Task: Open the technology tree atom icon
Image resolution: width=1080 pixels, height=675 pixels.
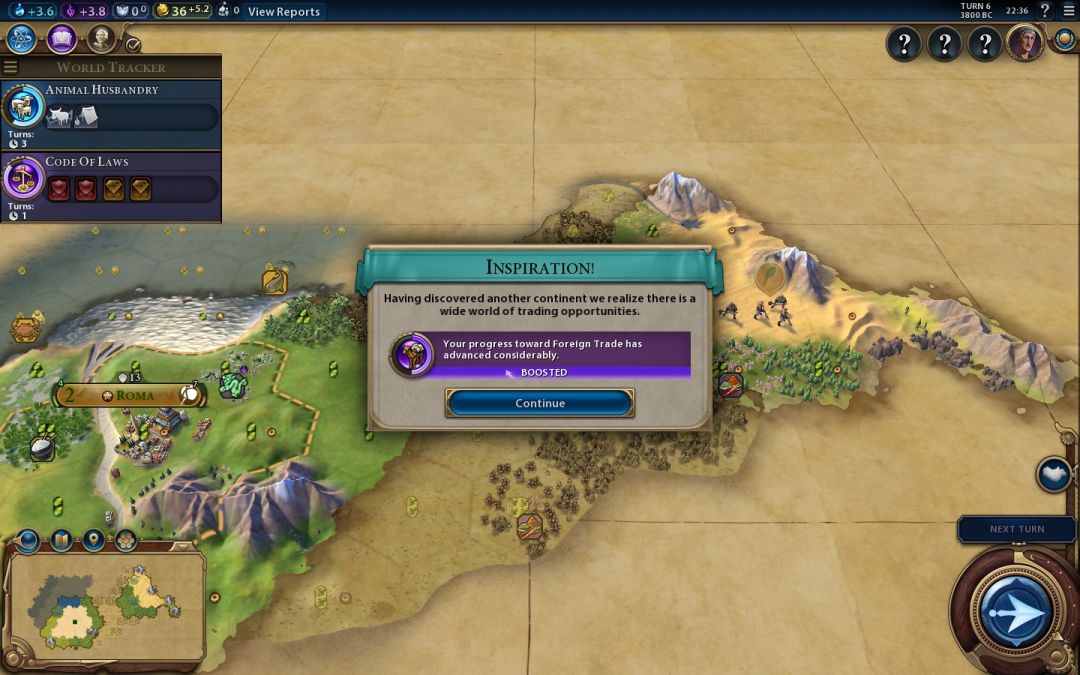Action: 22,39
